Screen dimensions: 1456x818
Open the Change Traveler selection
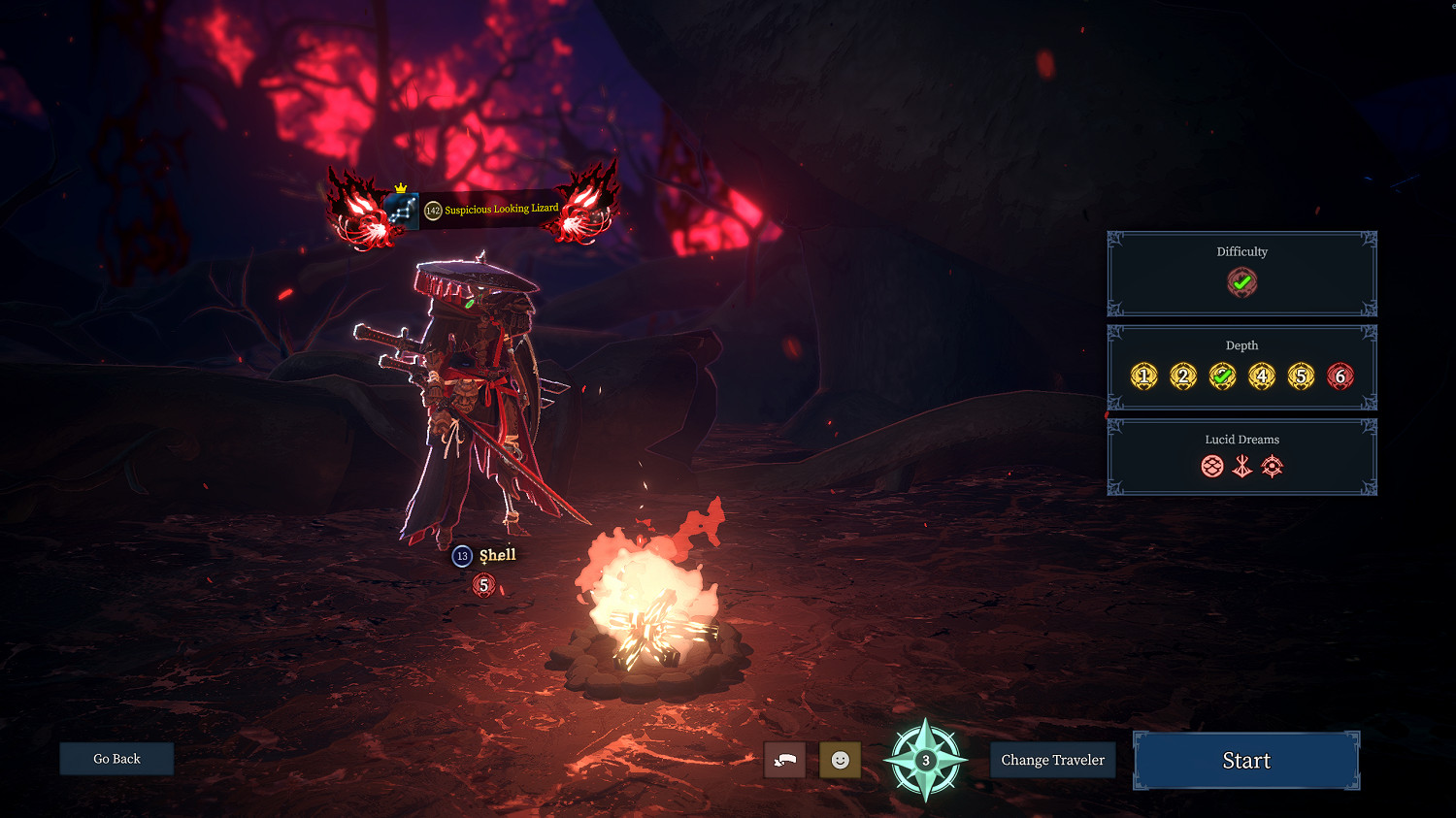point(1052,760)
